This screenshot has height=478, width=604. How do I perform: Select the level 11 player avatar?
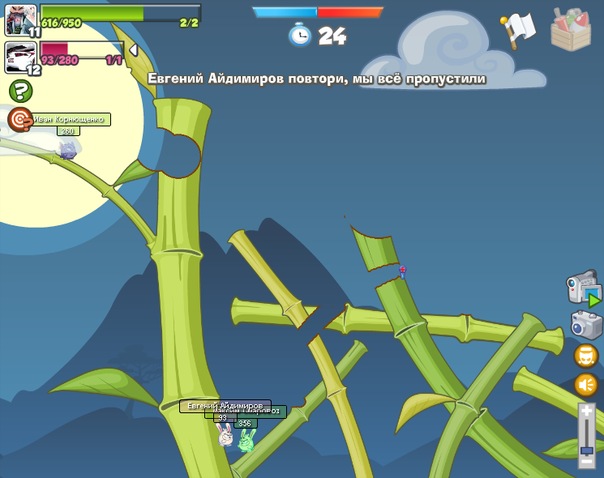coord(20,19)
